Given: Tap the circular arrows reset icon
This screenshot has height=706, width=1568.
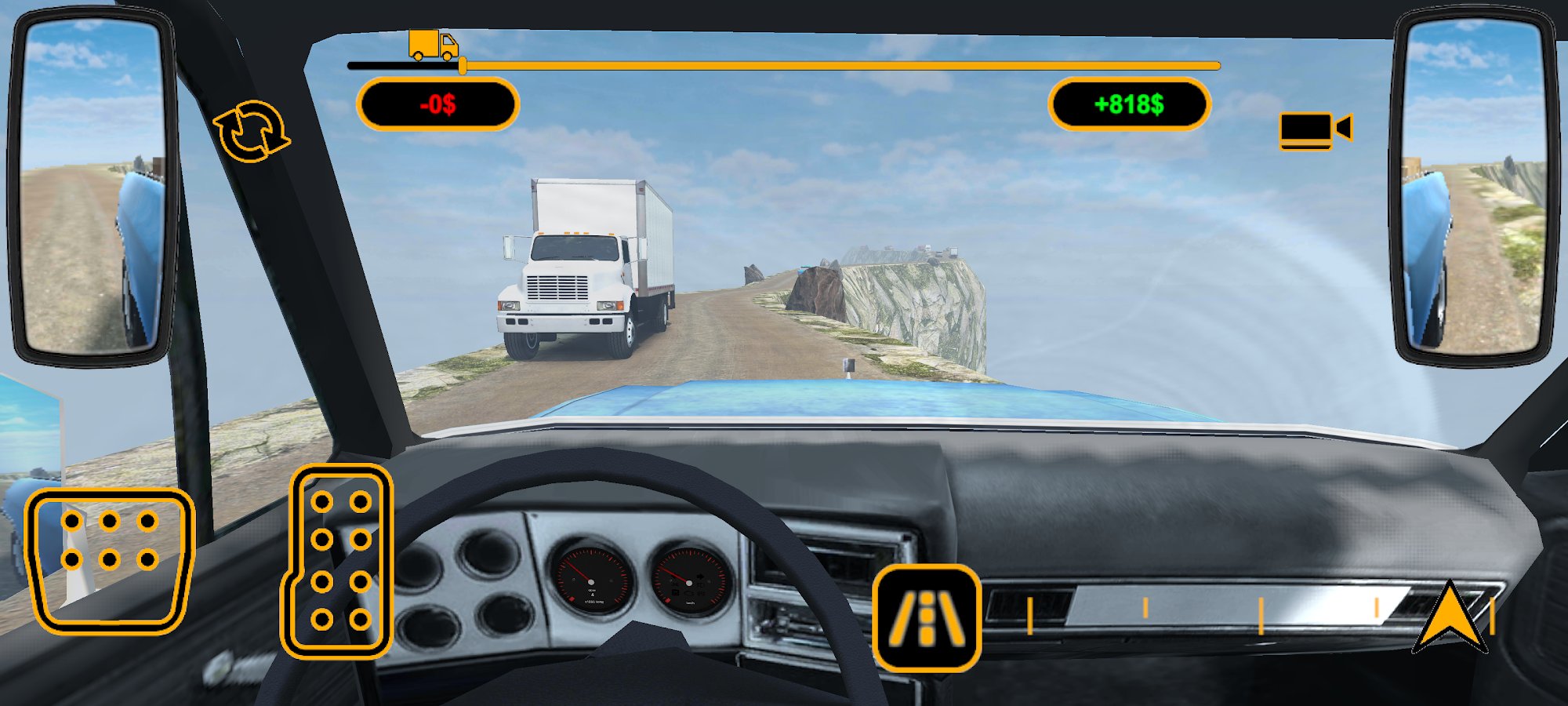Looking at the screenshot, I should pyautogui.click(x=251, y=131).
